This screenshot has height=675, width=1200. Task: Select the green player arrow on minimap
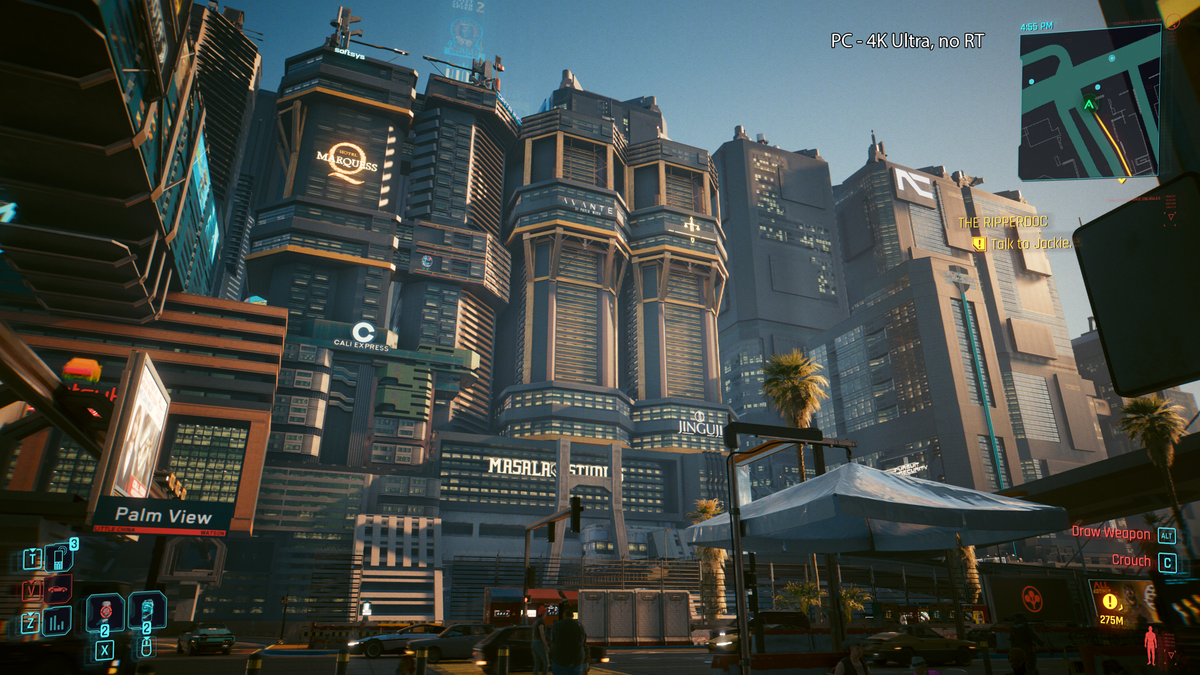pyautogui.click(x=1089, y=103)
